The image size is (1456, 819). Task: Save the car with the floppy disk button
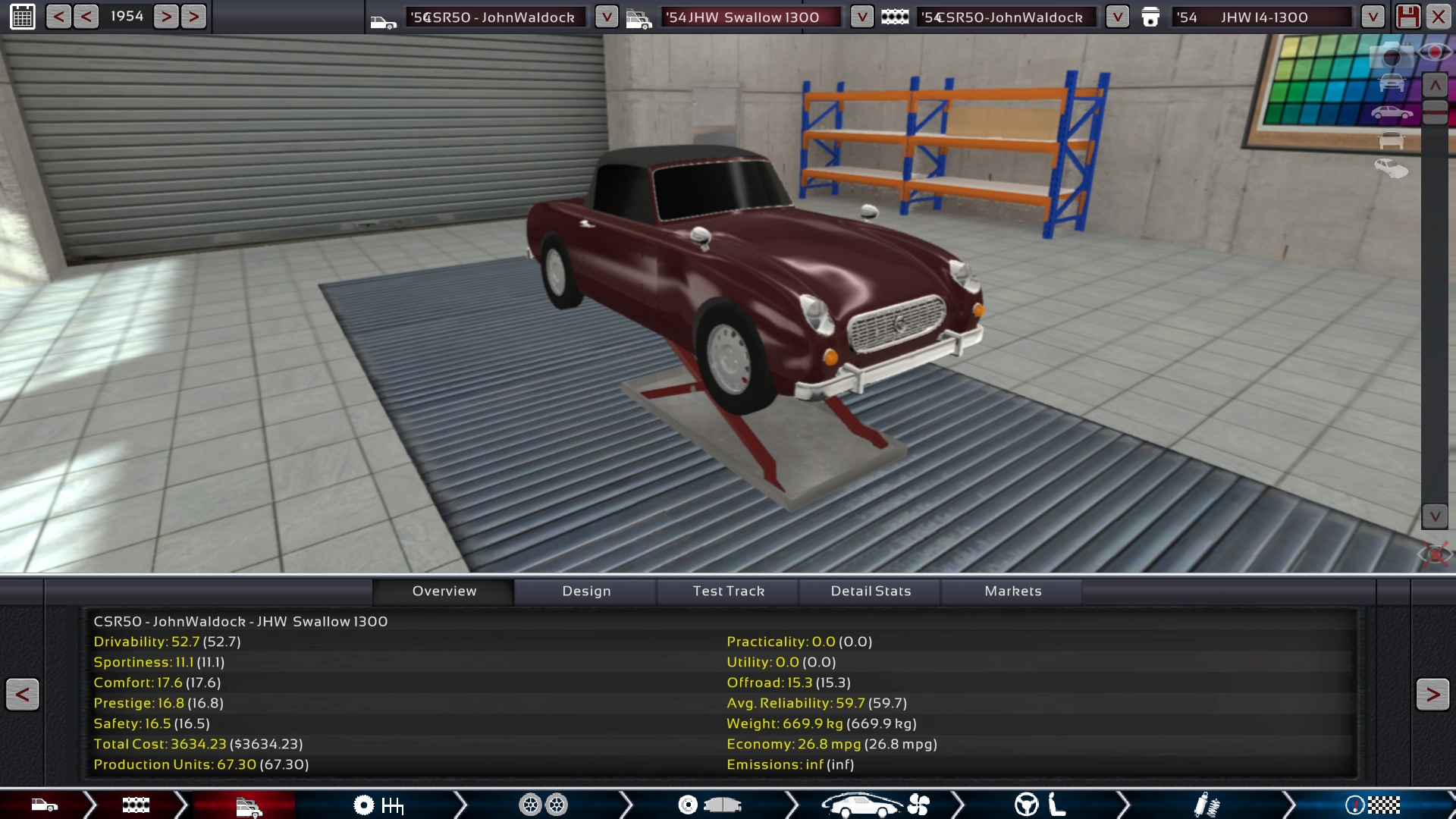click(1408, 17)
